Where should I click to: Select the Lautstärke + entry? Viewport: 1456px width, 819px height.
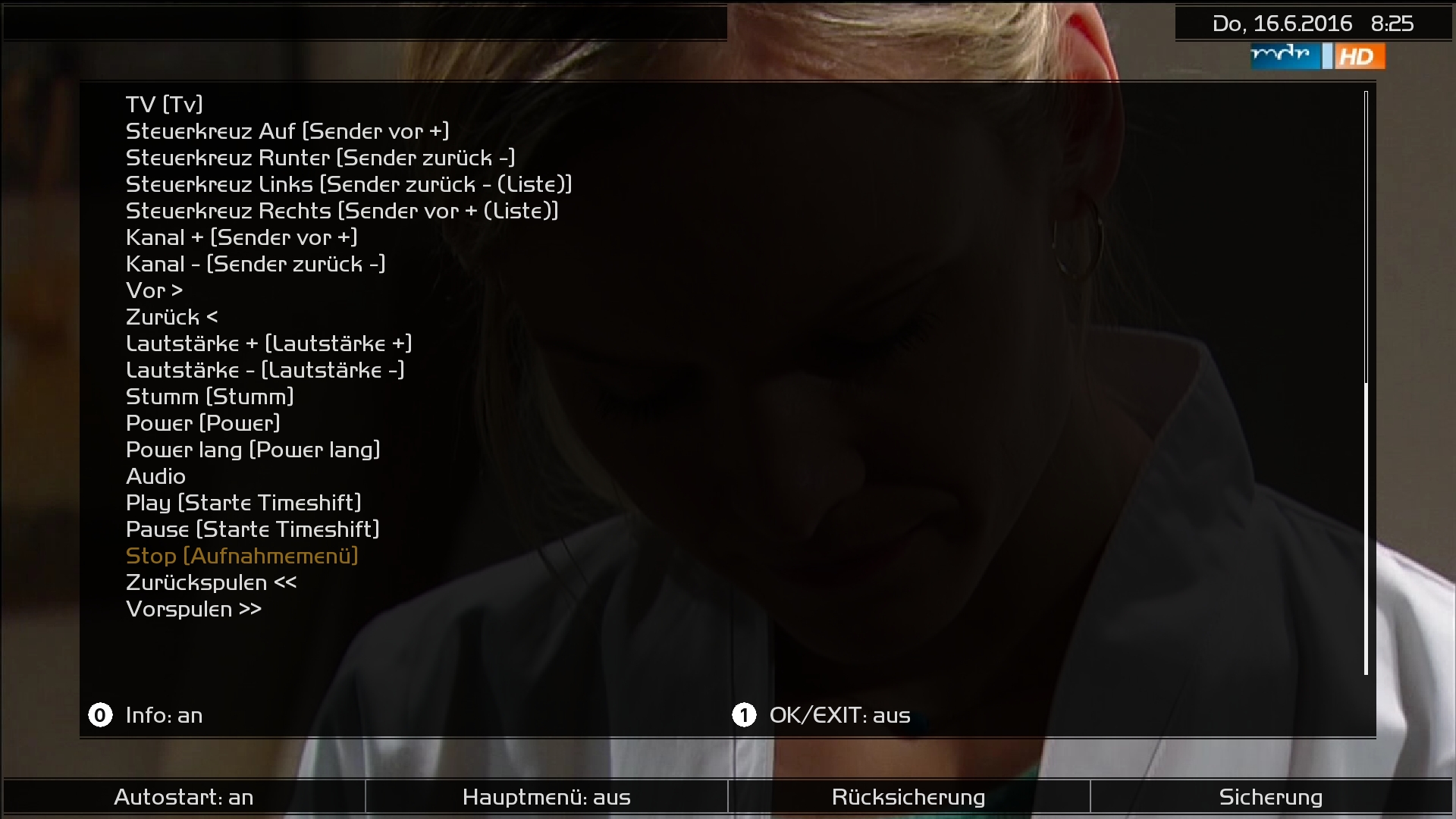pyautogui.click(x=268, y=344)
